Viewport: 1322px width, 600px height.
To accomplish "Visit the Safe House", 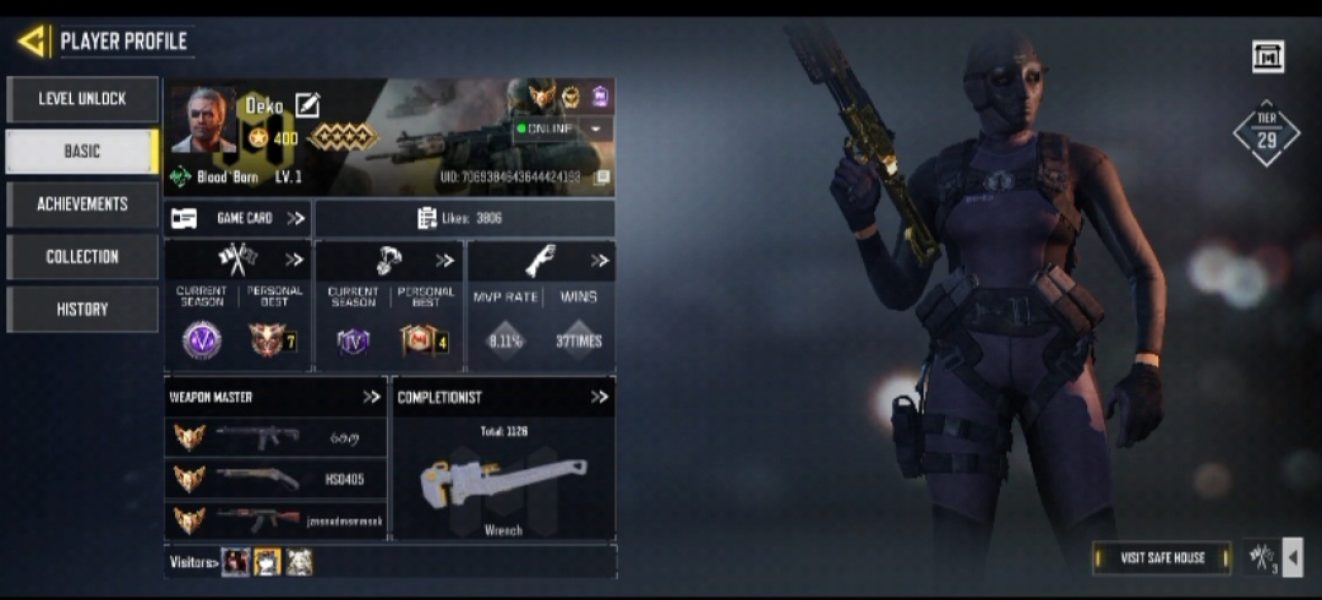I will 1162,558.
